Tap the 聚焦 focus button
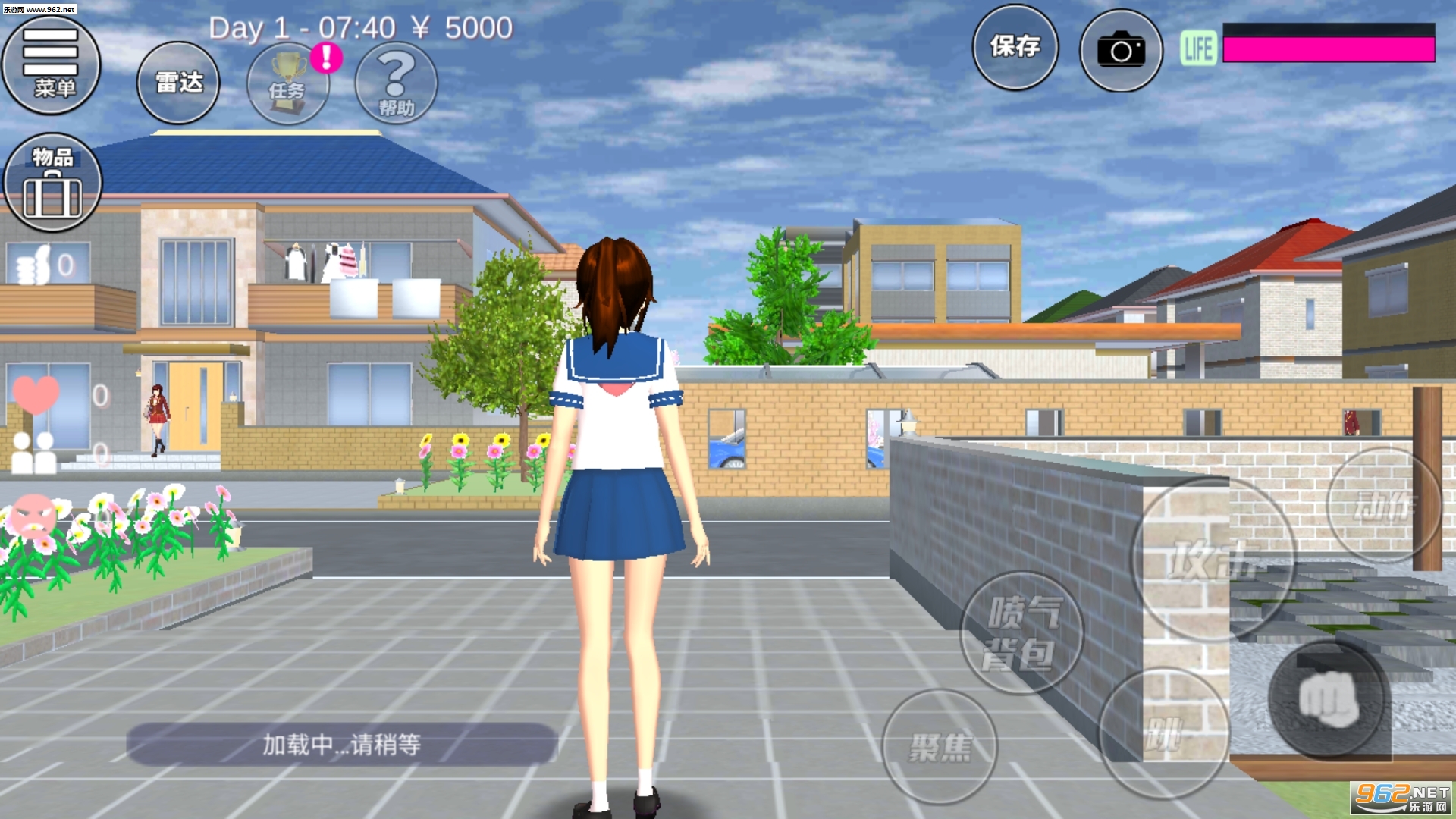This screenshot has height=819, width=1456. tap(940, 747)
